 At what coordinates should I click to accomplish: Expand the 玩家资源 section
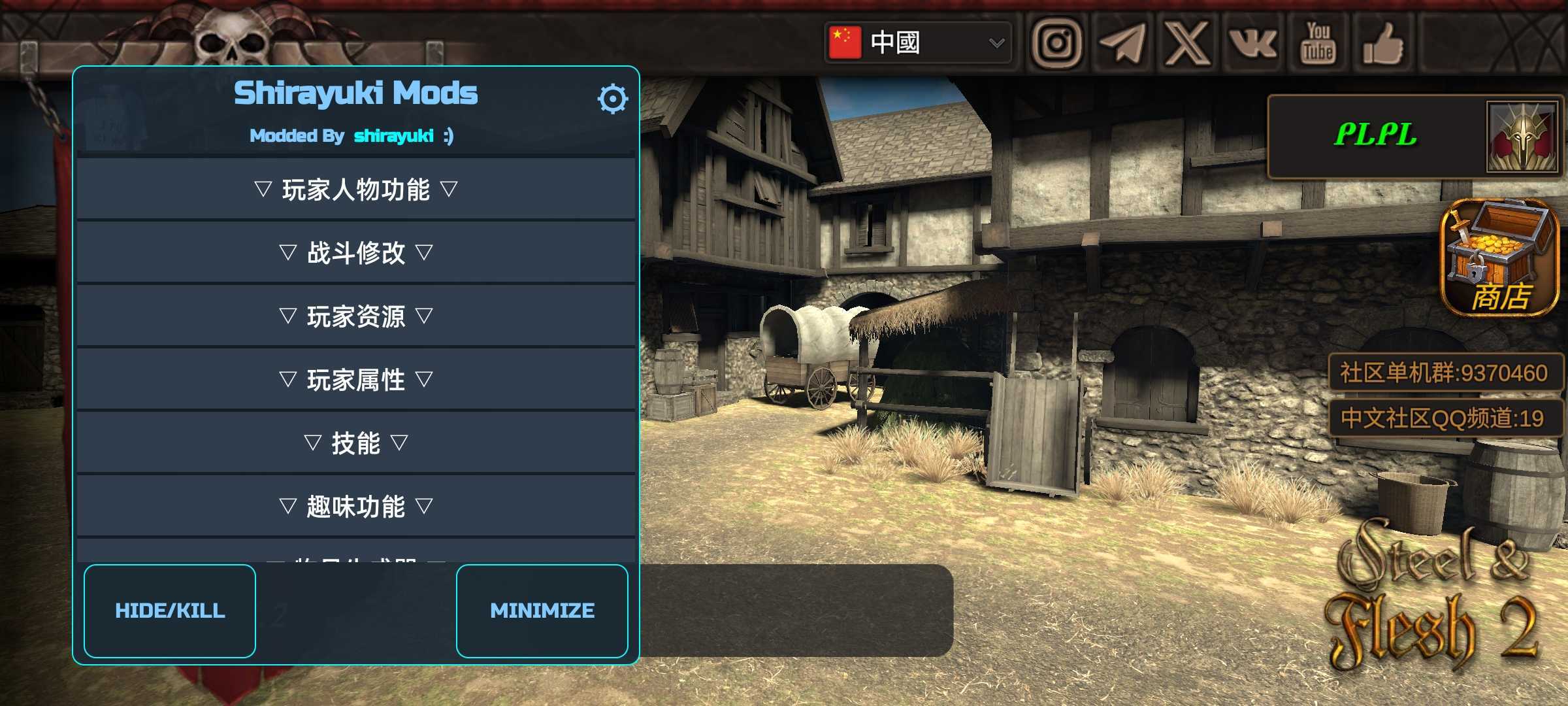[x=356, y=316]
